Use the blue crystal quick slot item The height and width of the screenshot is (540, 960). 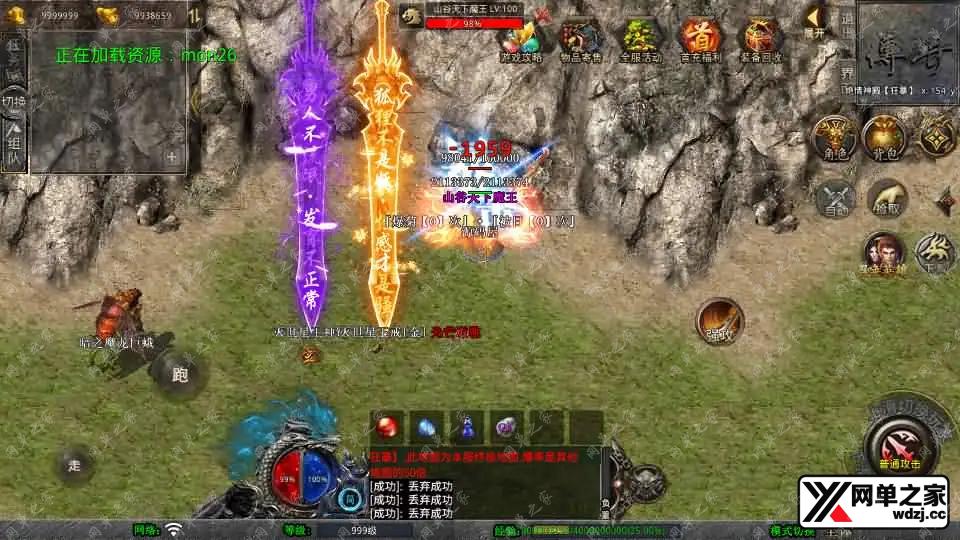tap(427, 427)
